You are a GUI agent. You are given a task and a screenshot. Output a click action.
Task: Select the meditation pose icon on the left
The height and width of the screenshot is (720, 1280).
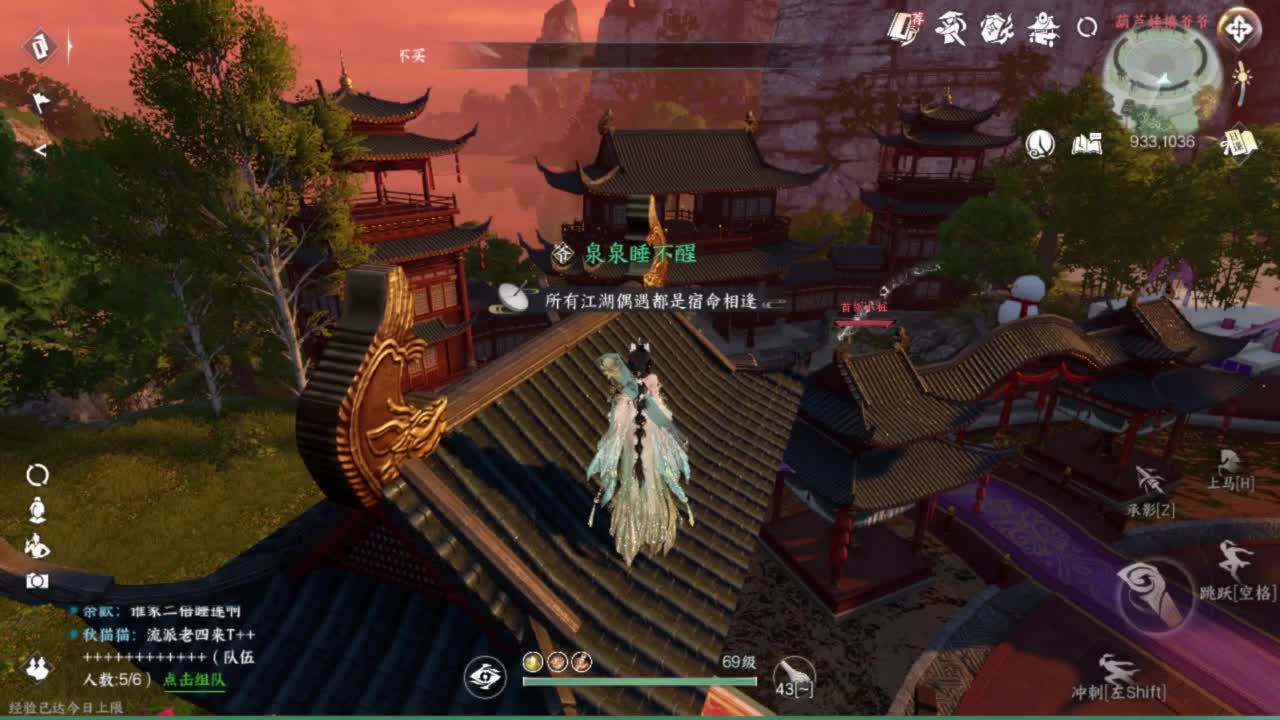36,511
